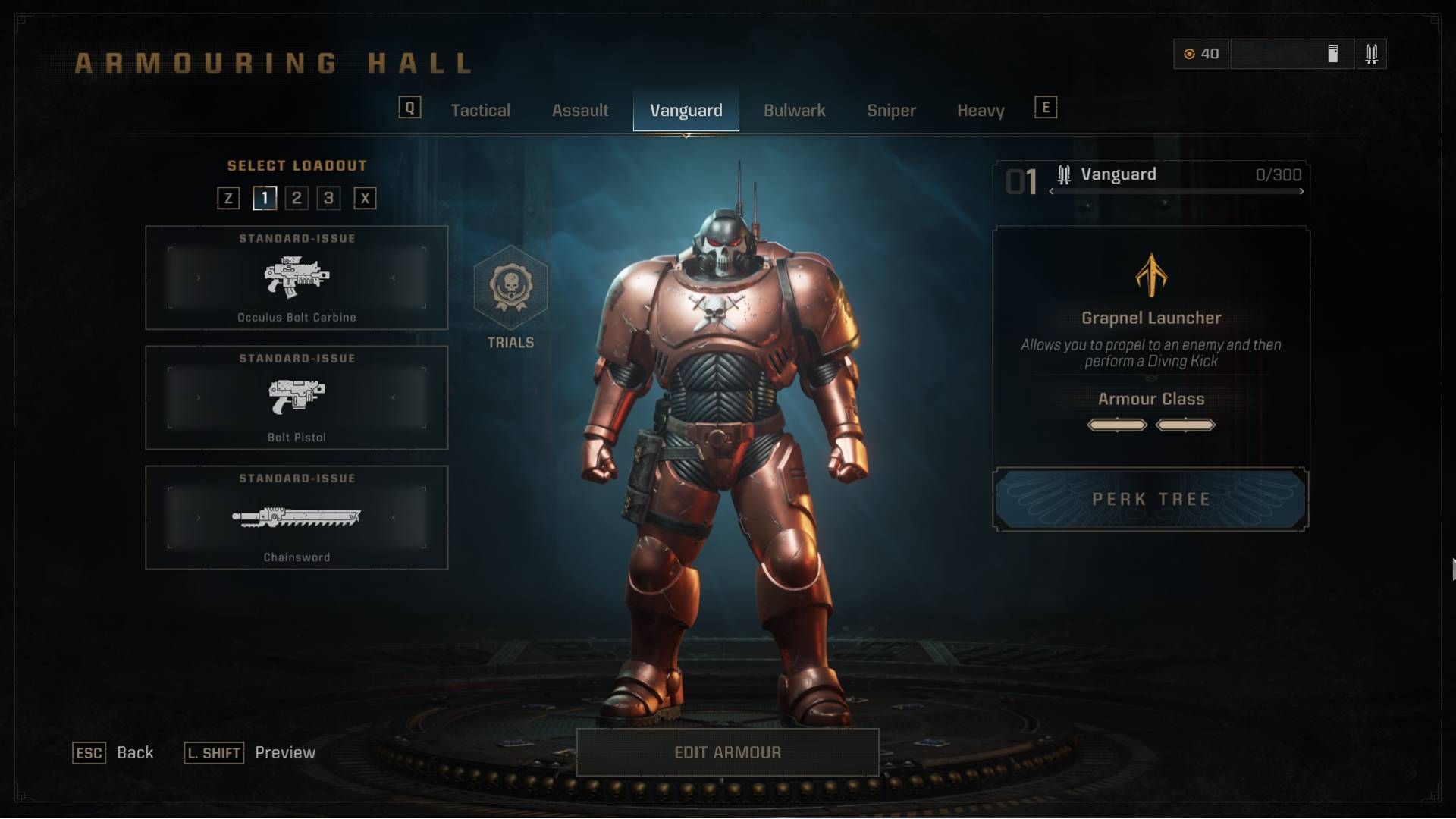Select loadout slot 1
The image size is (1456, 819).
click(x=264, y=199)
